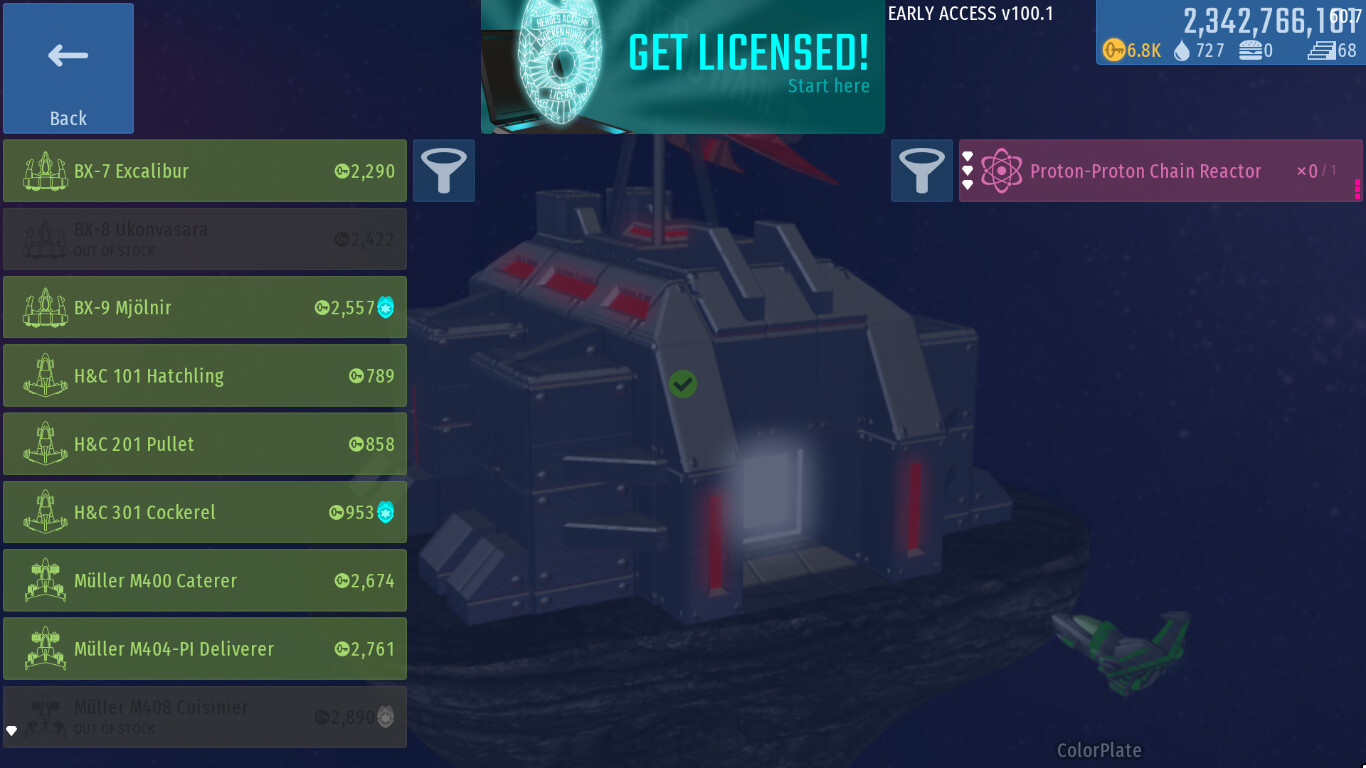The height and width of the screenshot is (768, 1366).
Task: Click the out-of-stock Müller M408 Cuisinier row
Action: click(x=205, y=716)
